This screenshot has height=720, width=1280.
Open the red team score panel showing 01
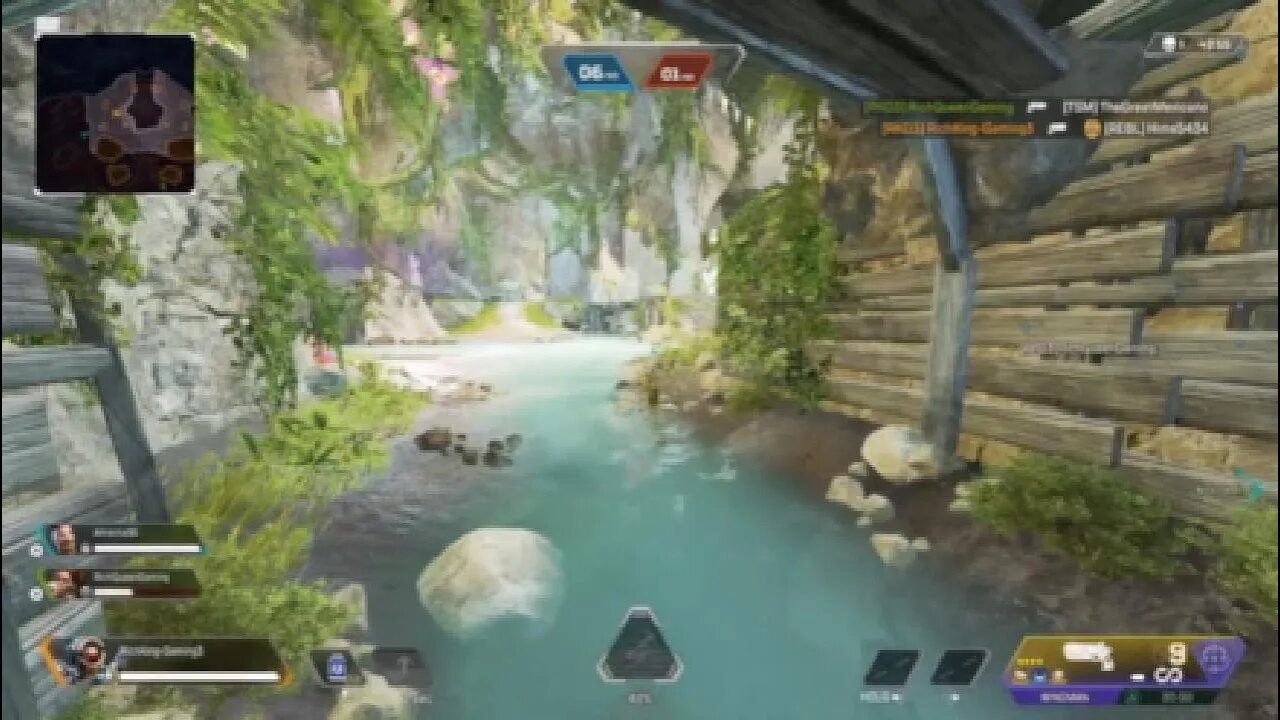(685, 70)
